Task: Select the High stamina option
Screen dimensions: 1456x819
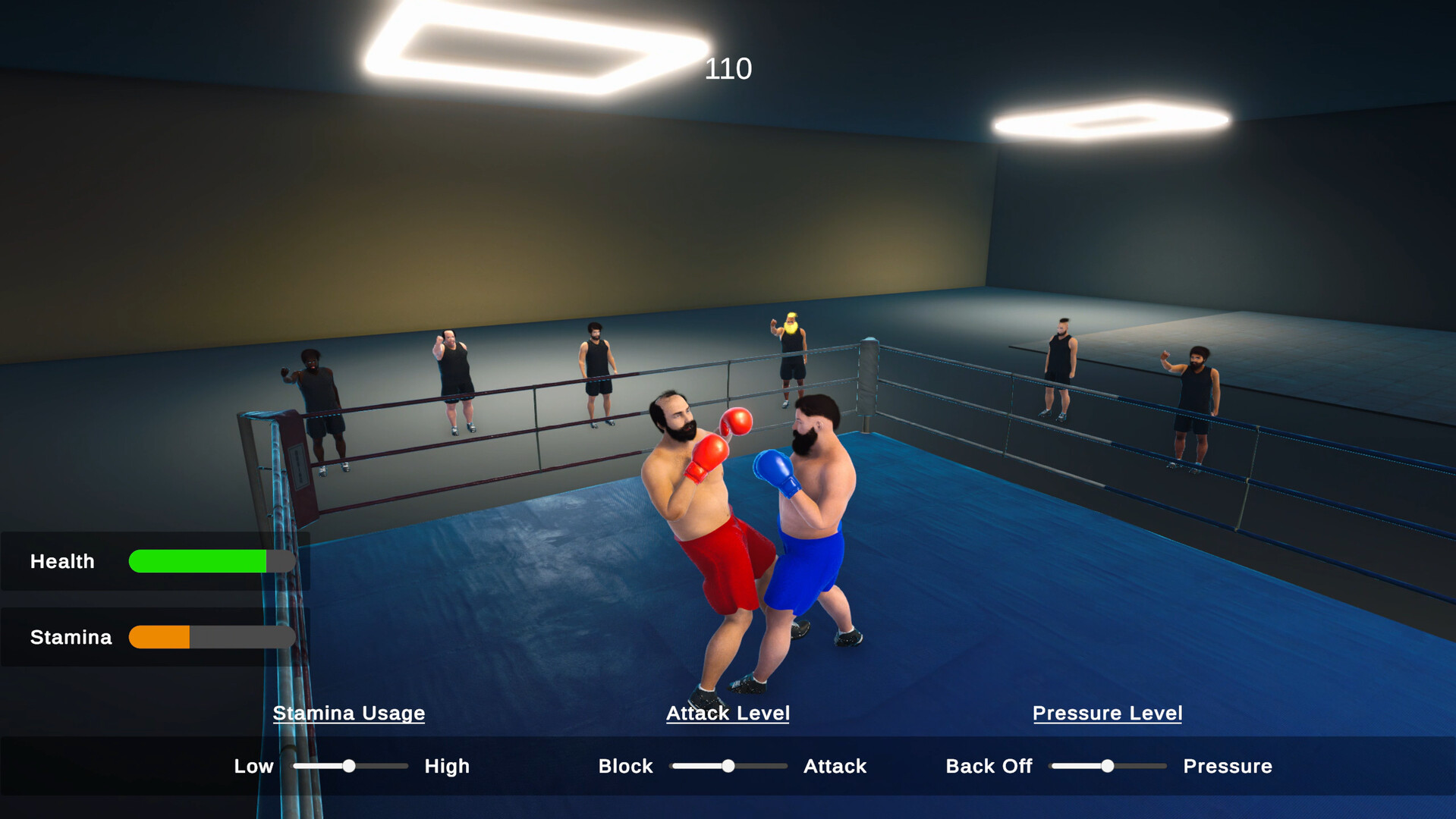Action: (x=446, y=766)
